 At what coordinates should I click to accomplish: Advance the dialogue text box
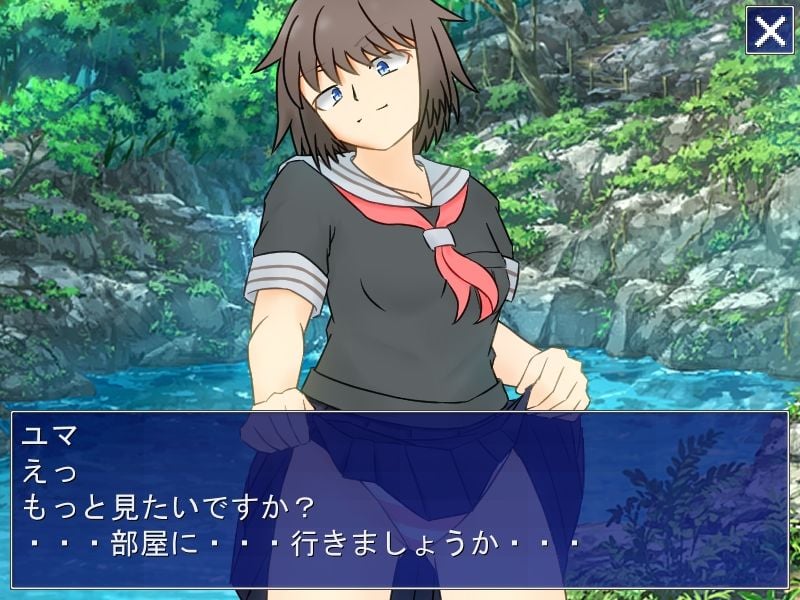400,499
